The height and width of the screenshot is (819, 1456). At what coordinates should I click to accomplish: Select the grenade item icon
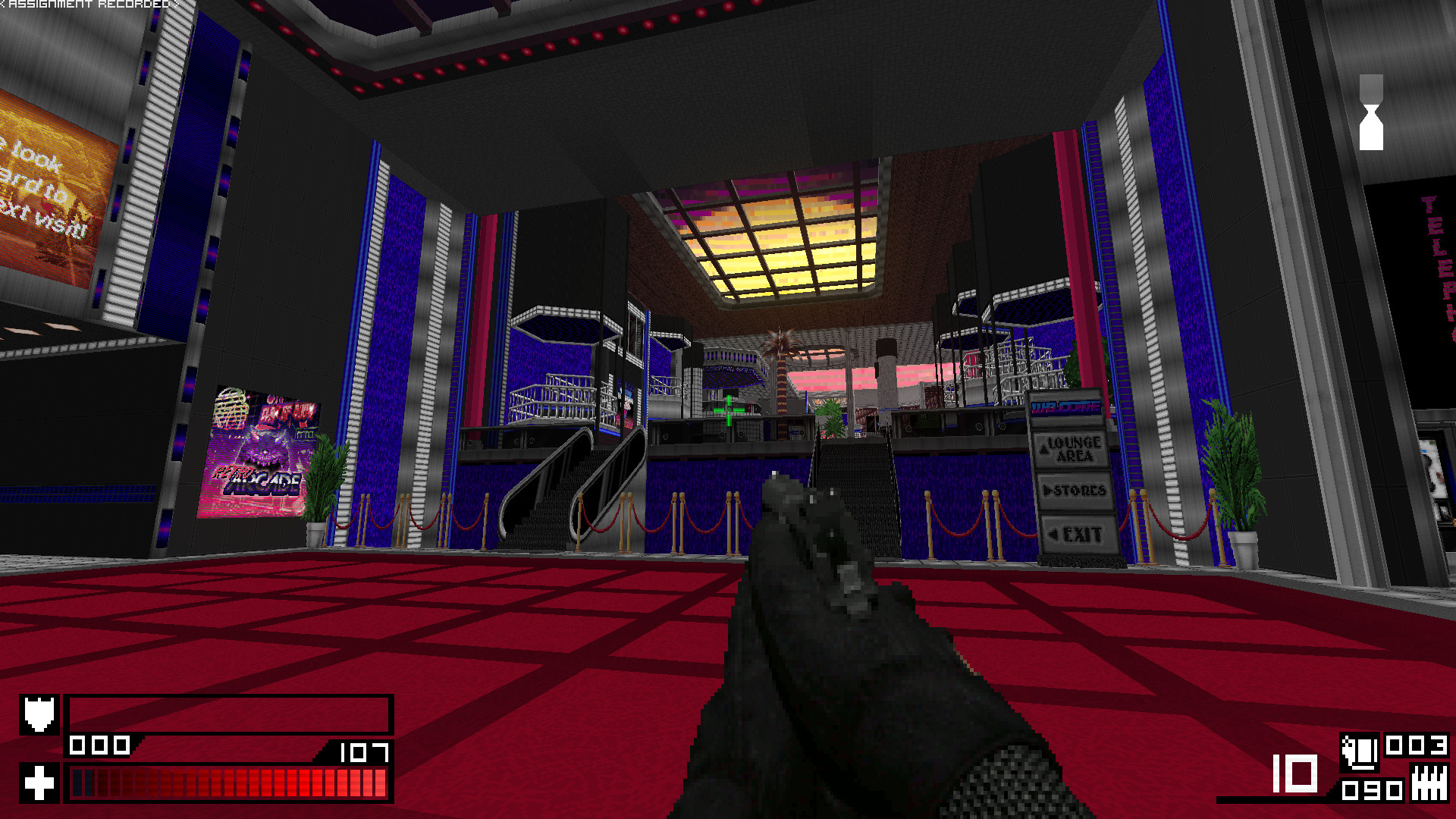(1360, 751)
